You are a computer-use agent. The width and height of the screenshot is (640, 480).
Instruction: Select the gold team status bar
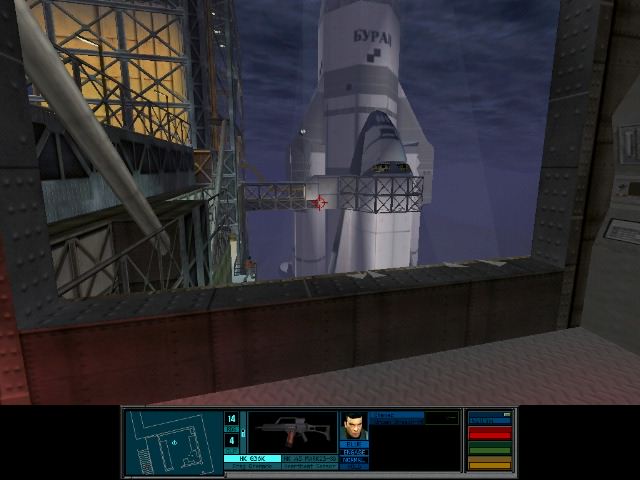489,464
